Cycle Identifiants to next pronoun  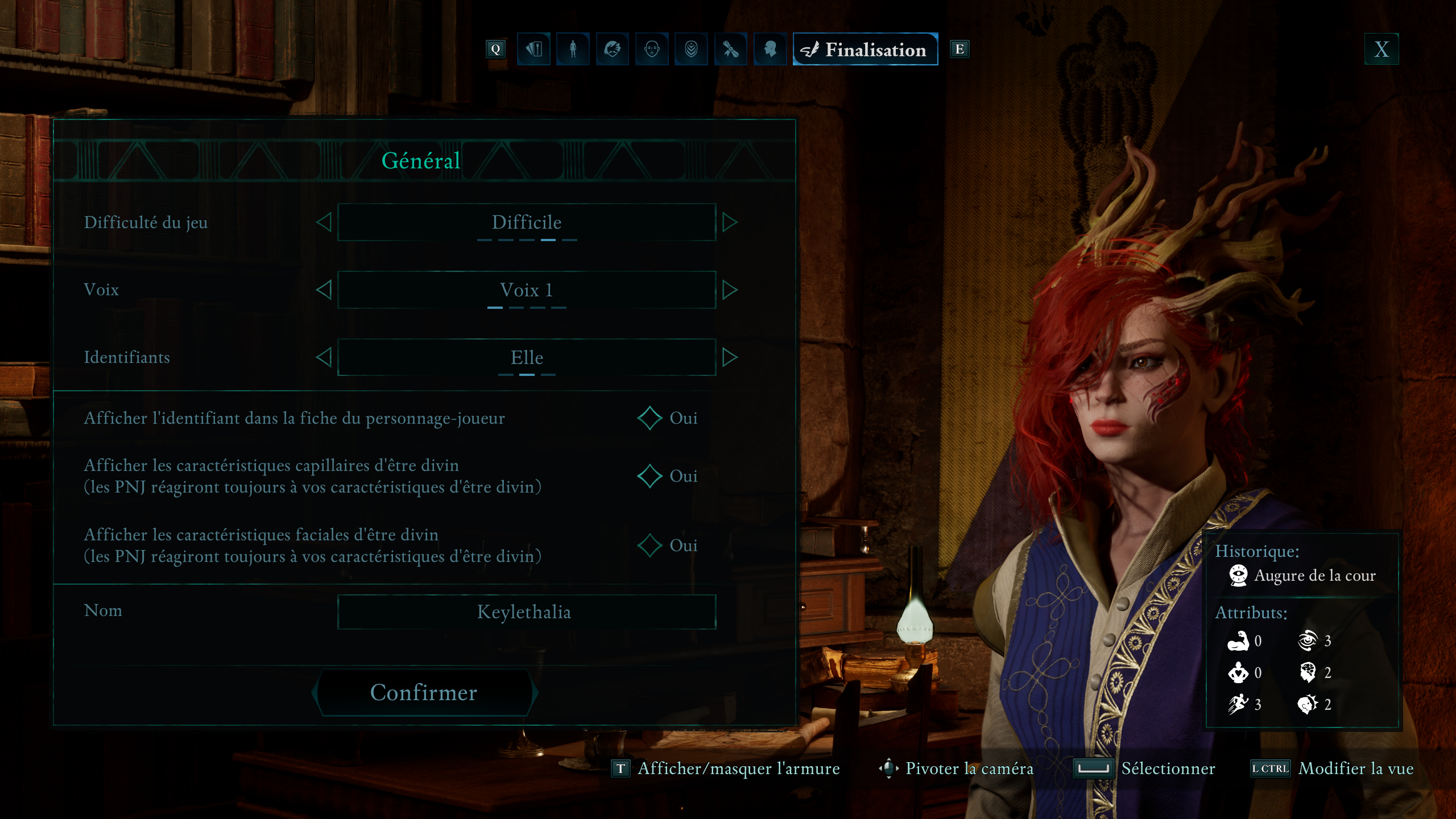point(730,357)
